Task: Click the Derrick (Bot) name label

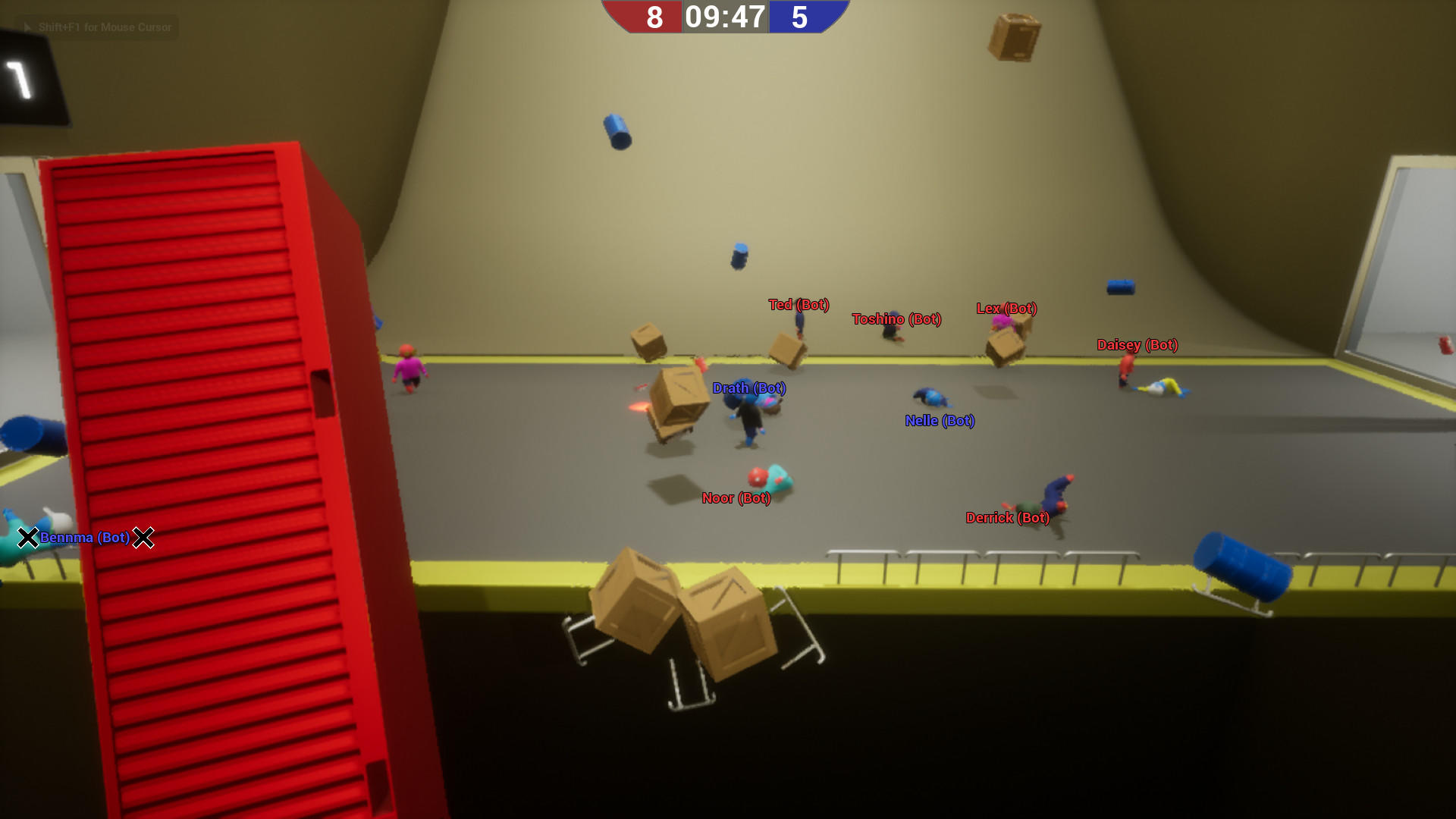Action: (1008, 518)
